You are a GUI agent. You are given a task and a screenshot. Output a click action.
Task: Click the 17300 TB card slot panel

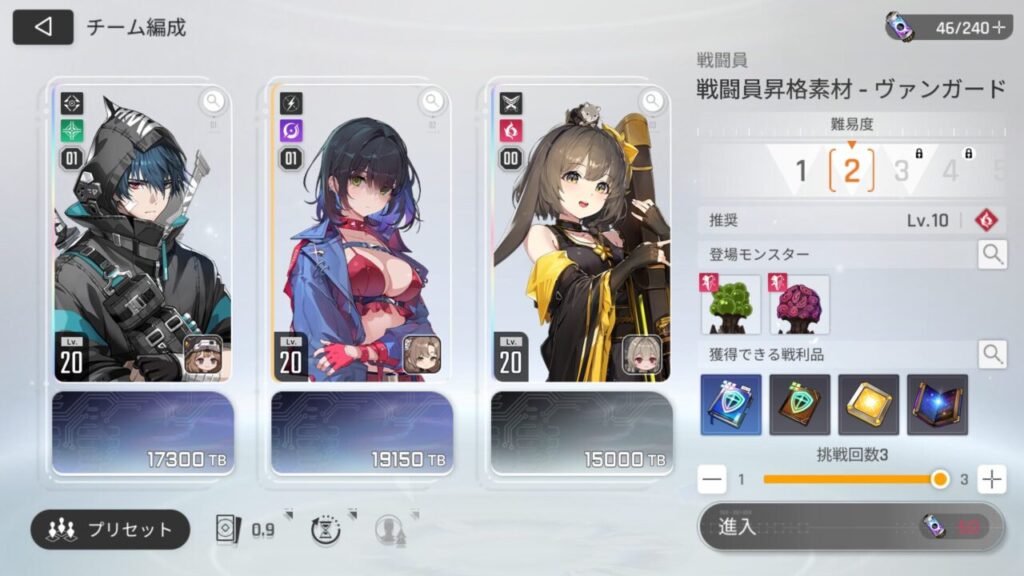click(x=142, y=432)
